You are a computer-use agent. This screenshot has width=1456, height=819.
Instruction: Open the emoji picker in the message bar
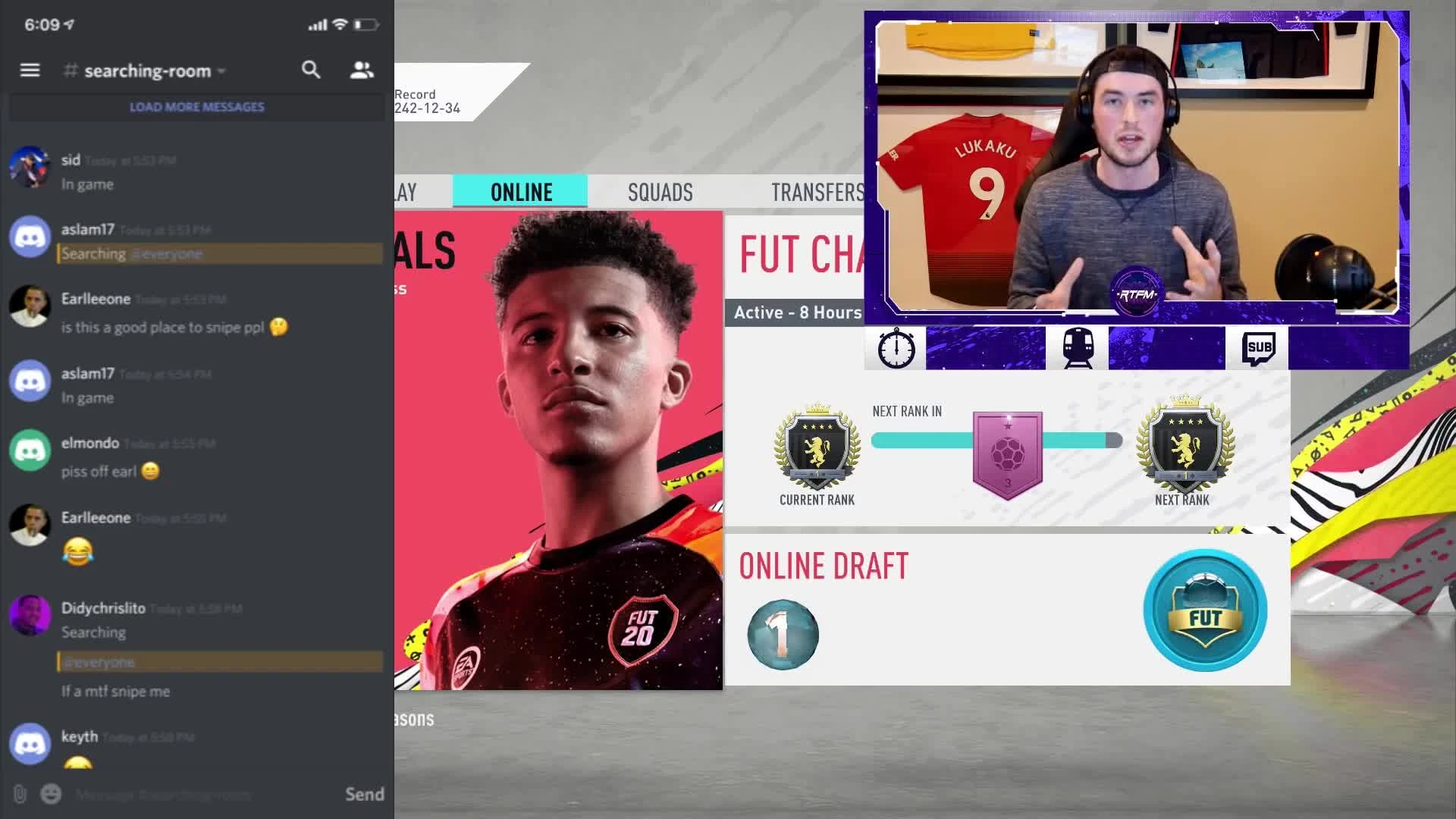point(50,795)
